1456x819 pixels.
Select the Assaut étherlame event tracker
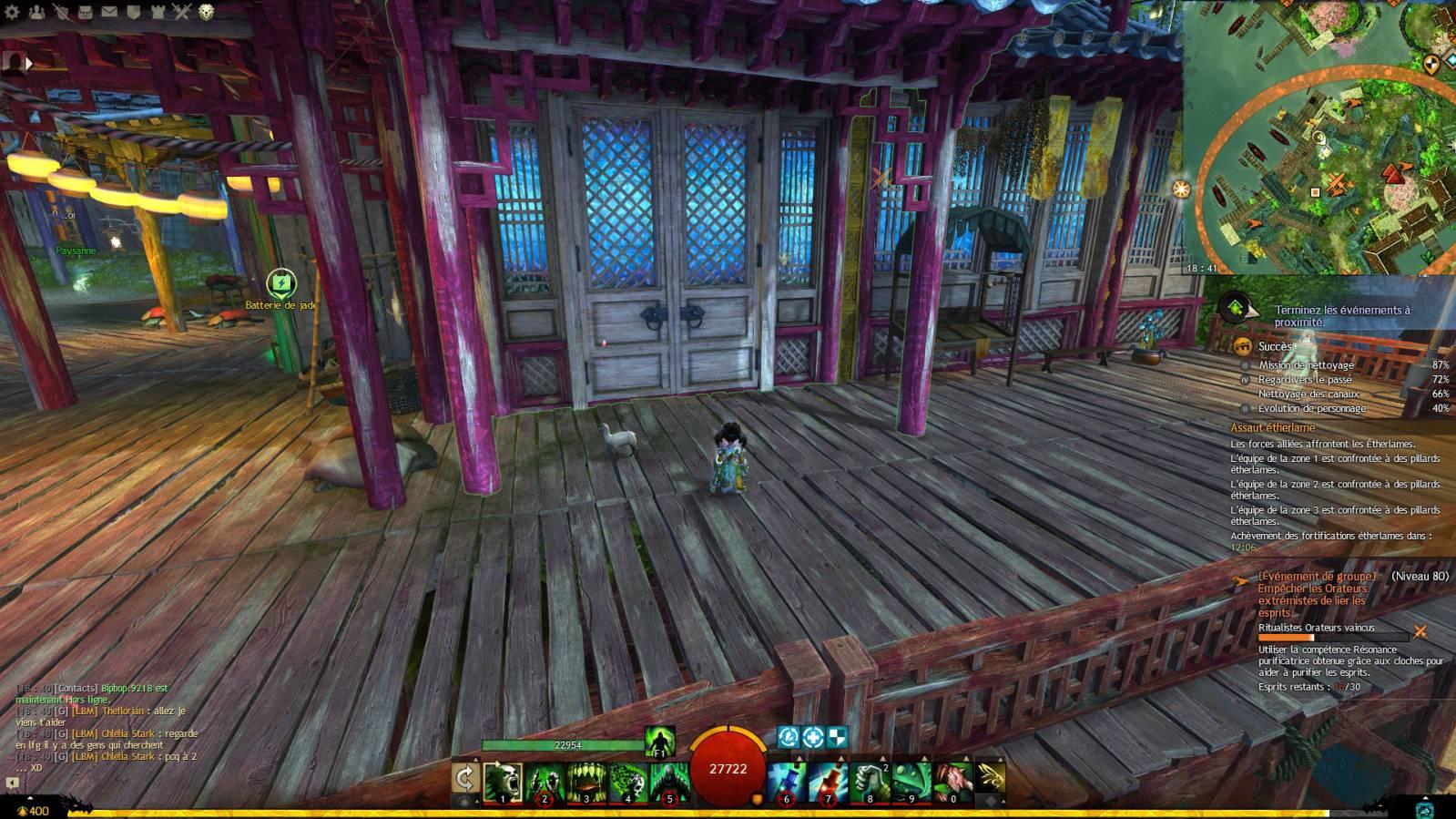click(1273, 427)
